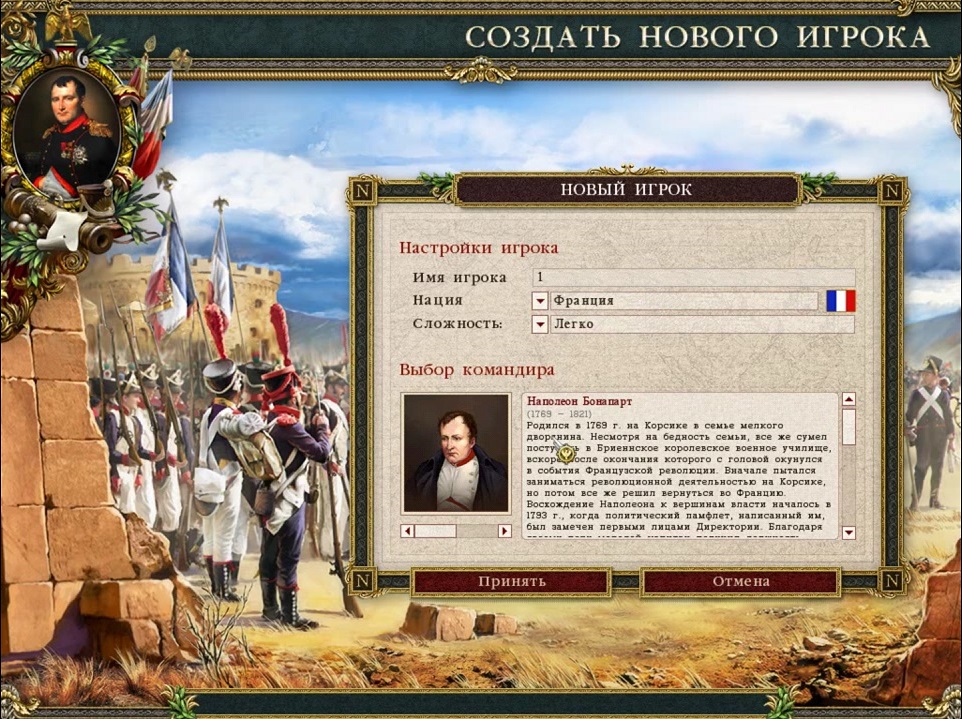
Task: Click the Имя игрока name field
Action: pyautogui.click(x=693, y=278)
